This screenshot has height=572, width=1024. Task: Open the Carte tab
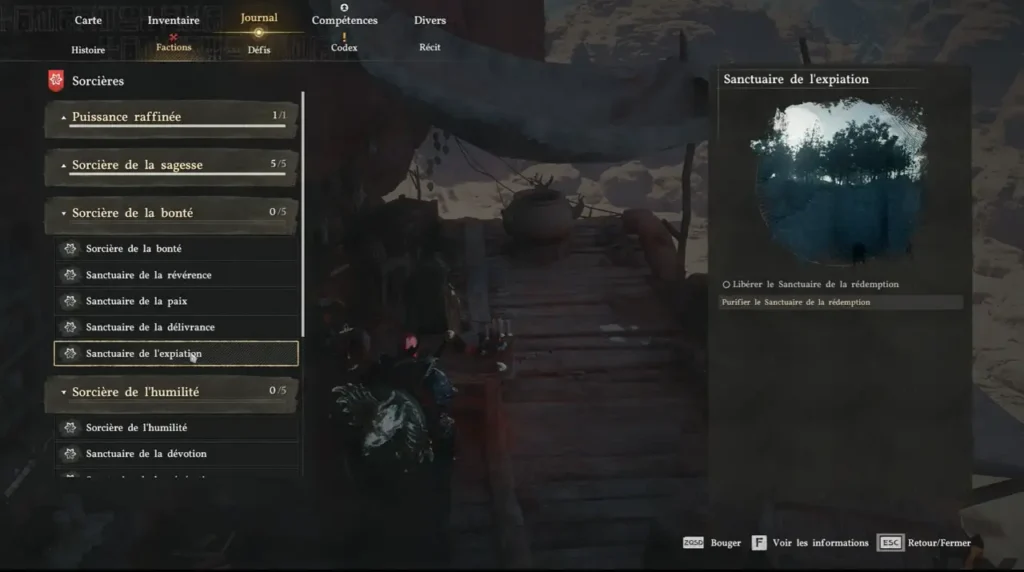[x=88, y=20]
